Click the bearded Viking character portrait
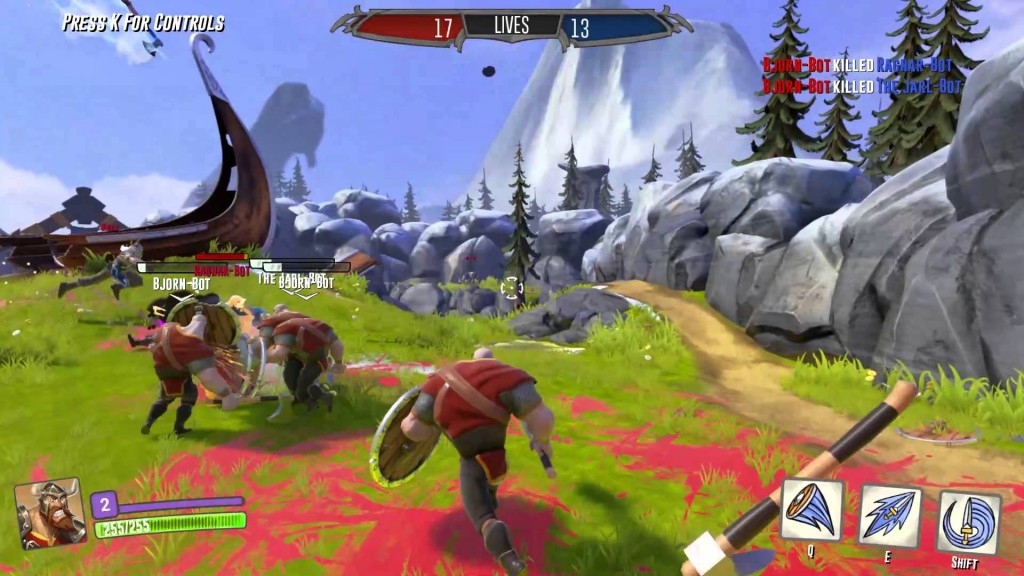Viewport: 1024px width, 576px height. (51, 512)
